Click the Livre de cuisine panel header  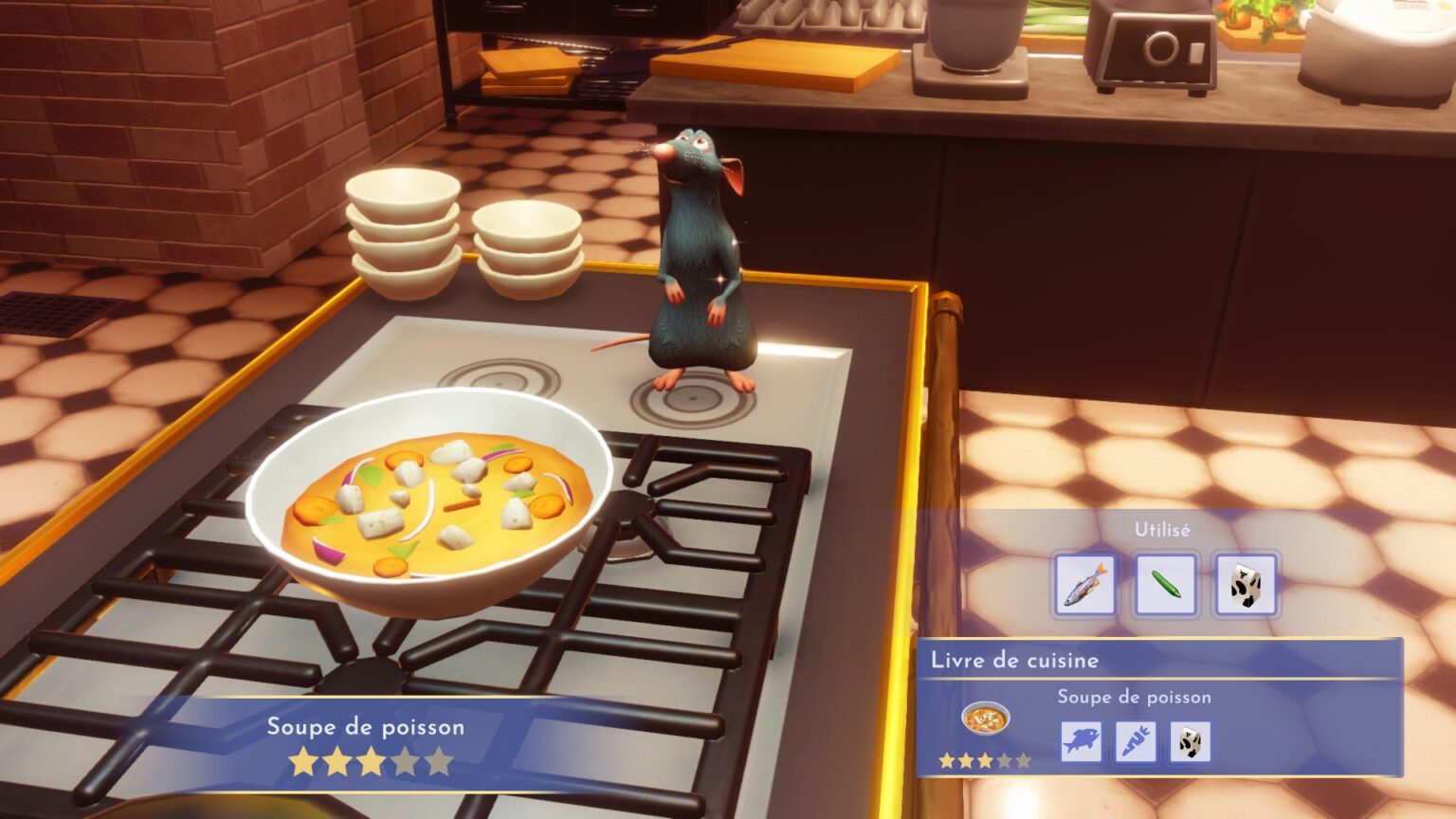click(1014, 659)
